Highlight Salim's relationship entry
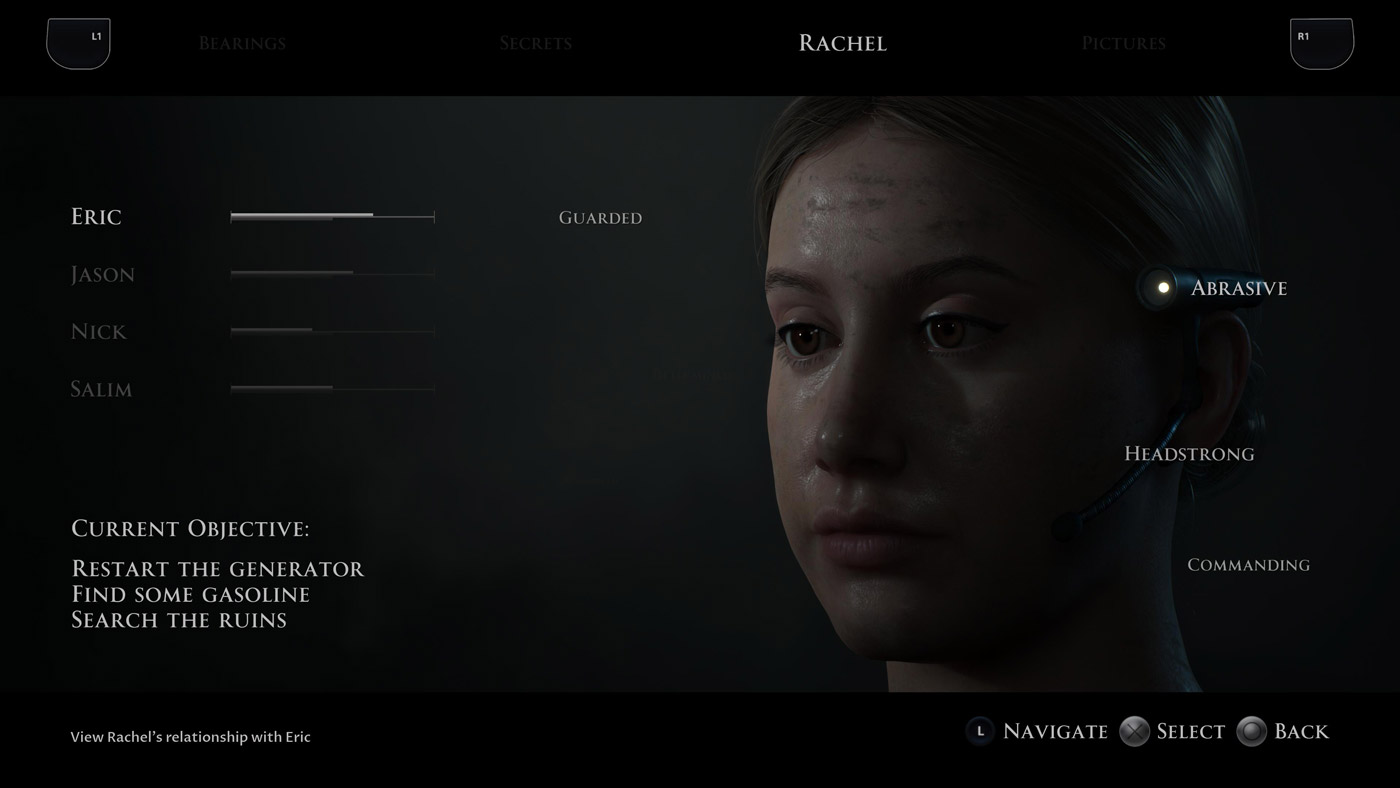The width and height of the screenshot is (1400, 788). coord(101,389)
